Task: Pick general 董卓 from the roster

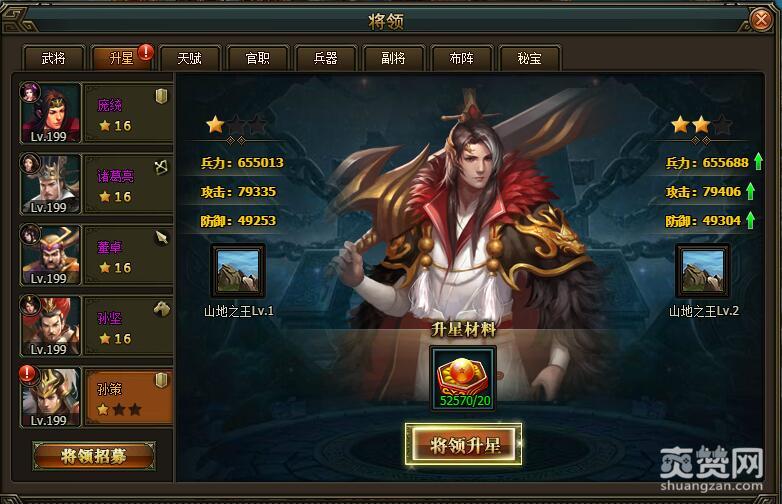Action: [95, 256]
